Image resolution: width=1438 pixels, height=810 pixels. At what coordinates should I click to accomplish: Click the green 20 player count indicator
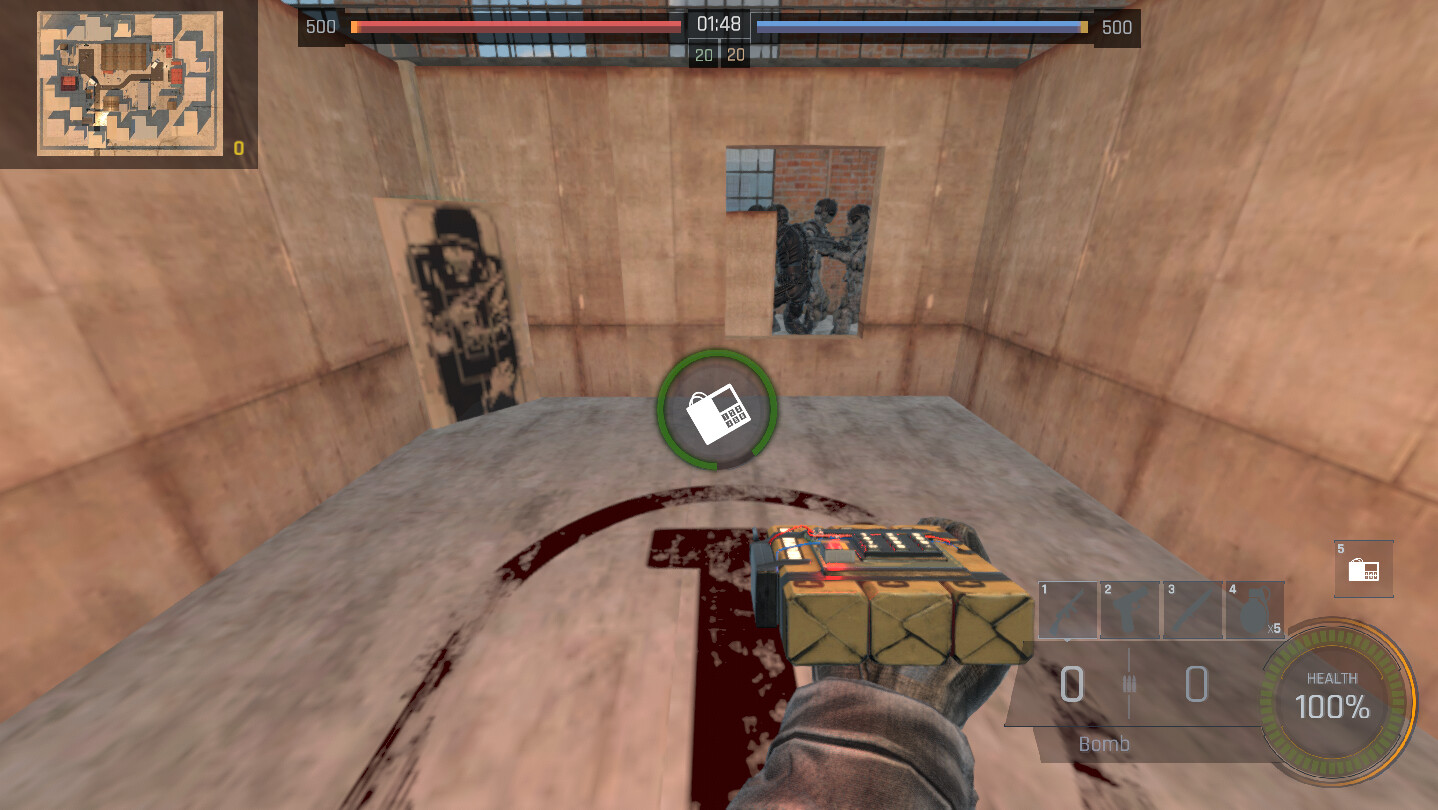703,54
